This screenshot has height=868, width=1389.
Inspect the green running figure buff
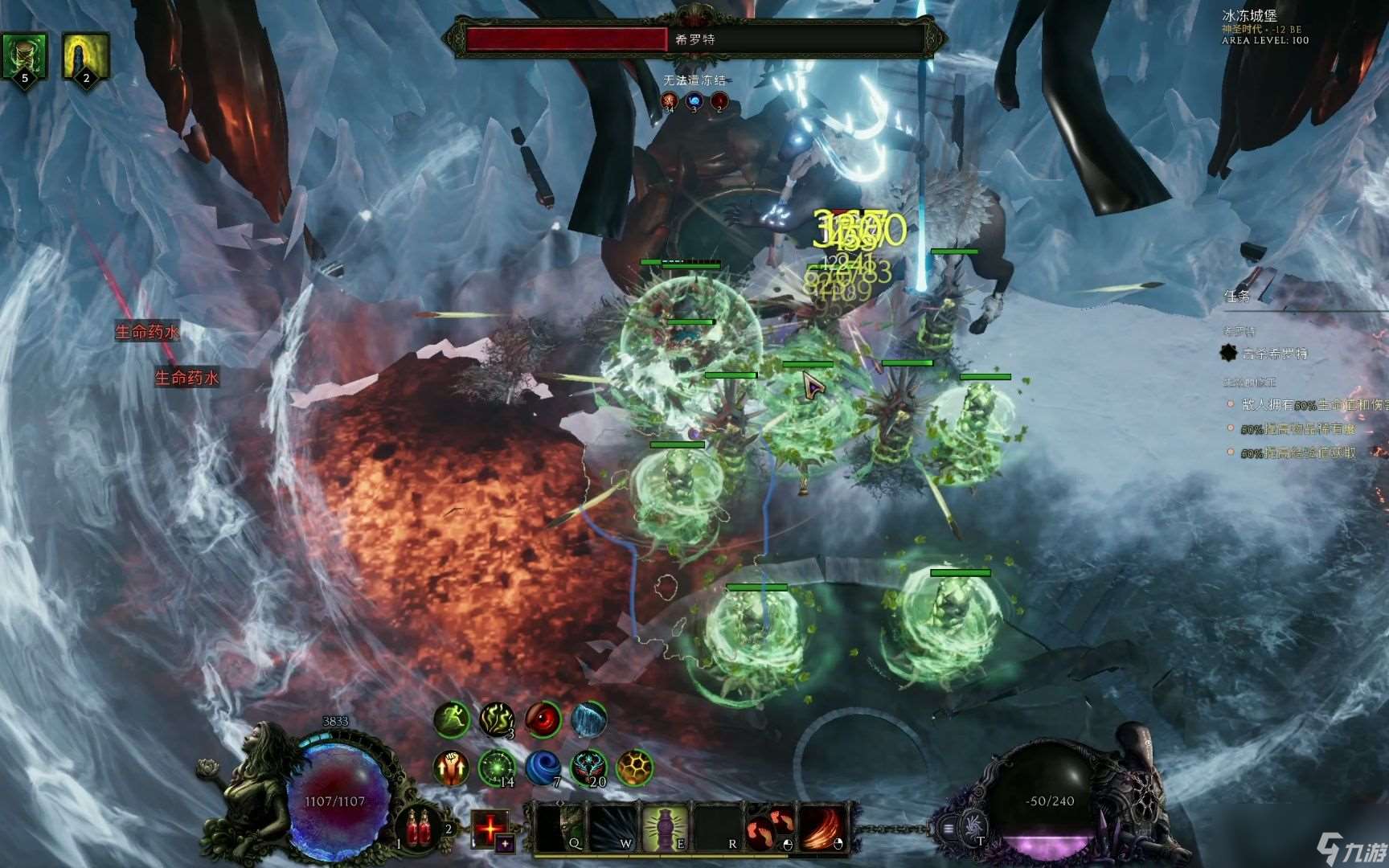452,719
